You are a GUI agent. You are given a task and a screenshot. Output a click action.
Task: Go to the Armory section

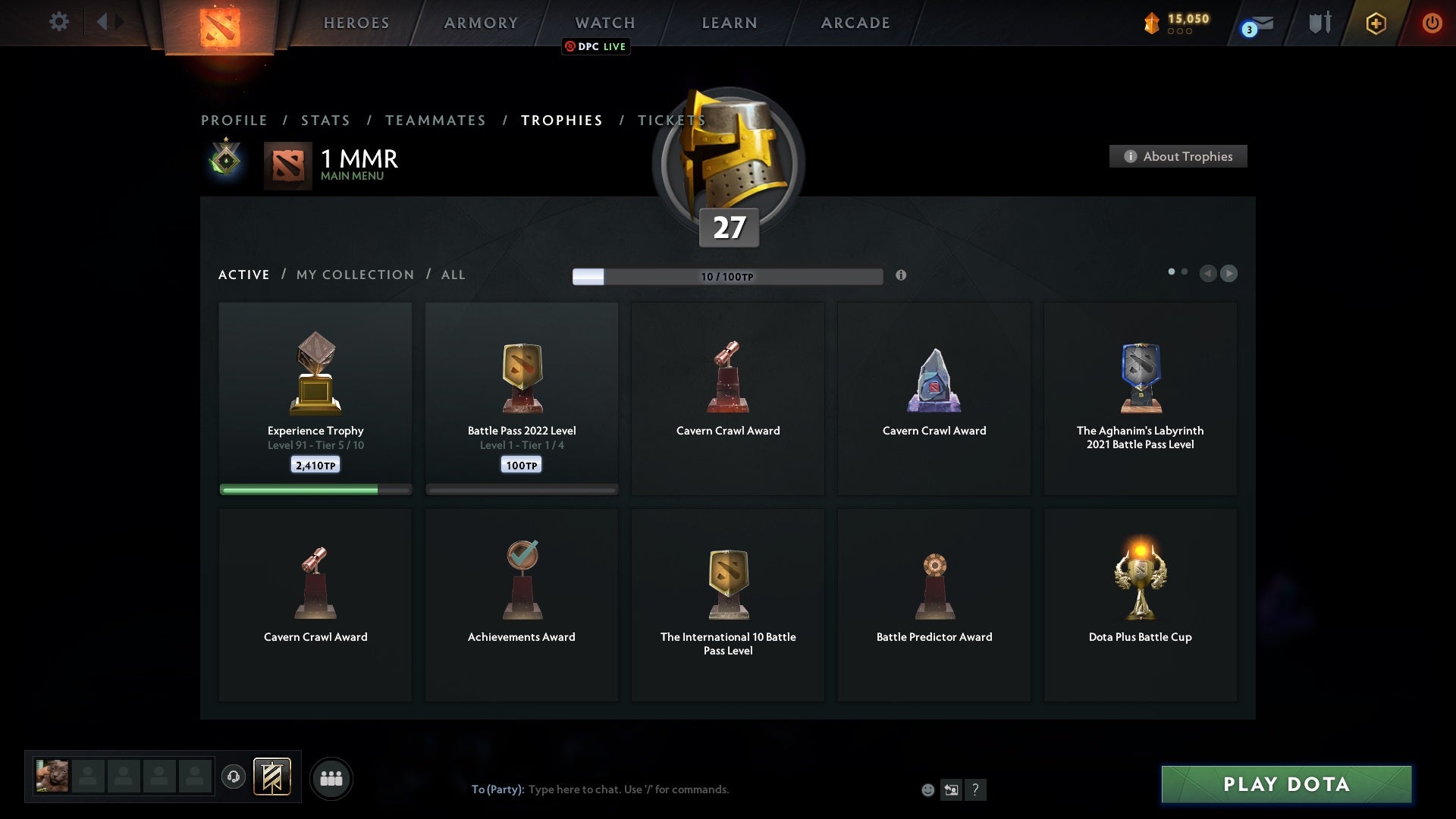coord(481,23)
